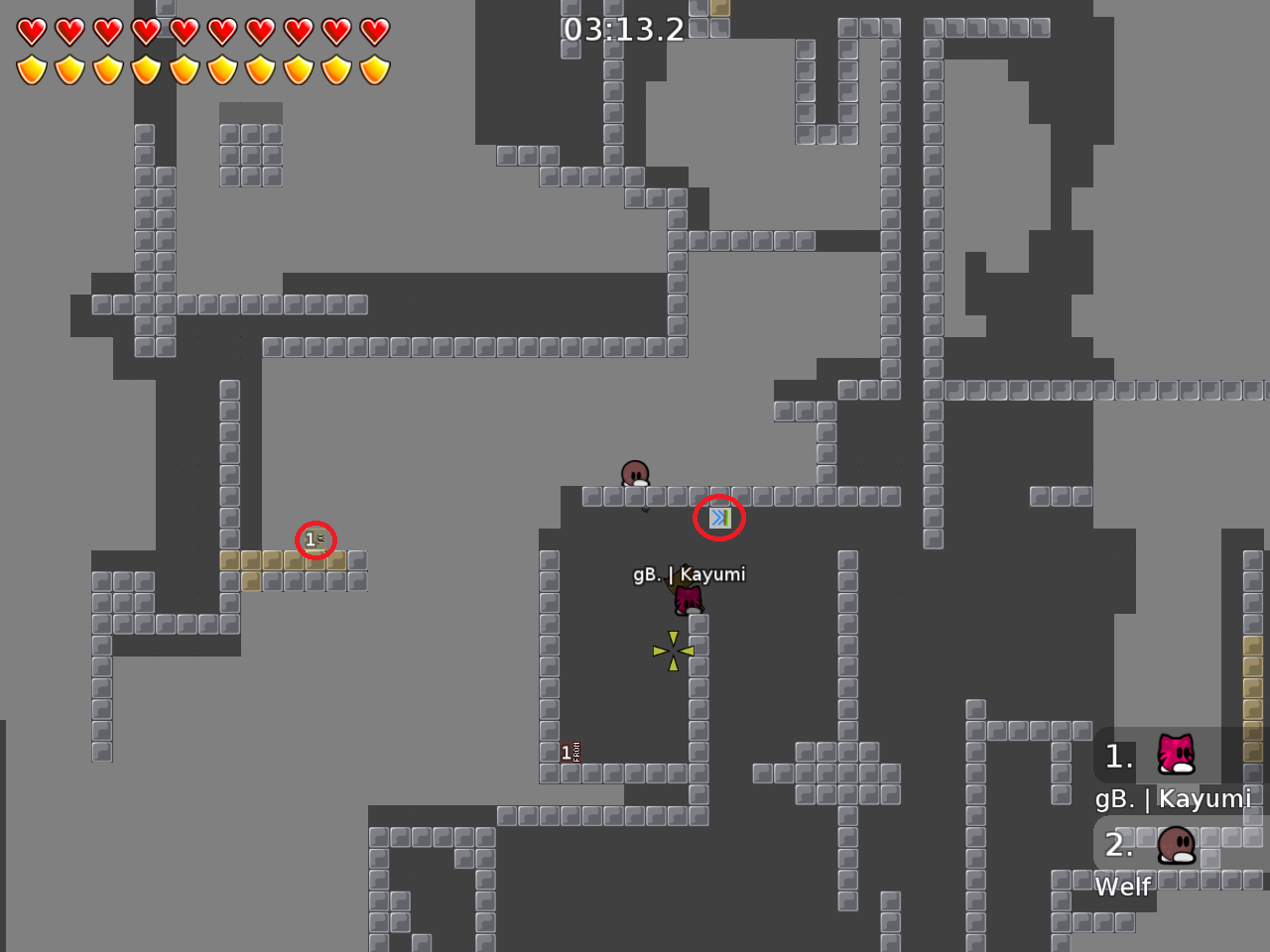The image size is (1270, 952).
Task: Click the rank 2. label in the scoreboard
Action: pos(1118,846)
